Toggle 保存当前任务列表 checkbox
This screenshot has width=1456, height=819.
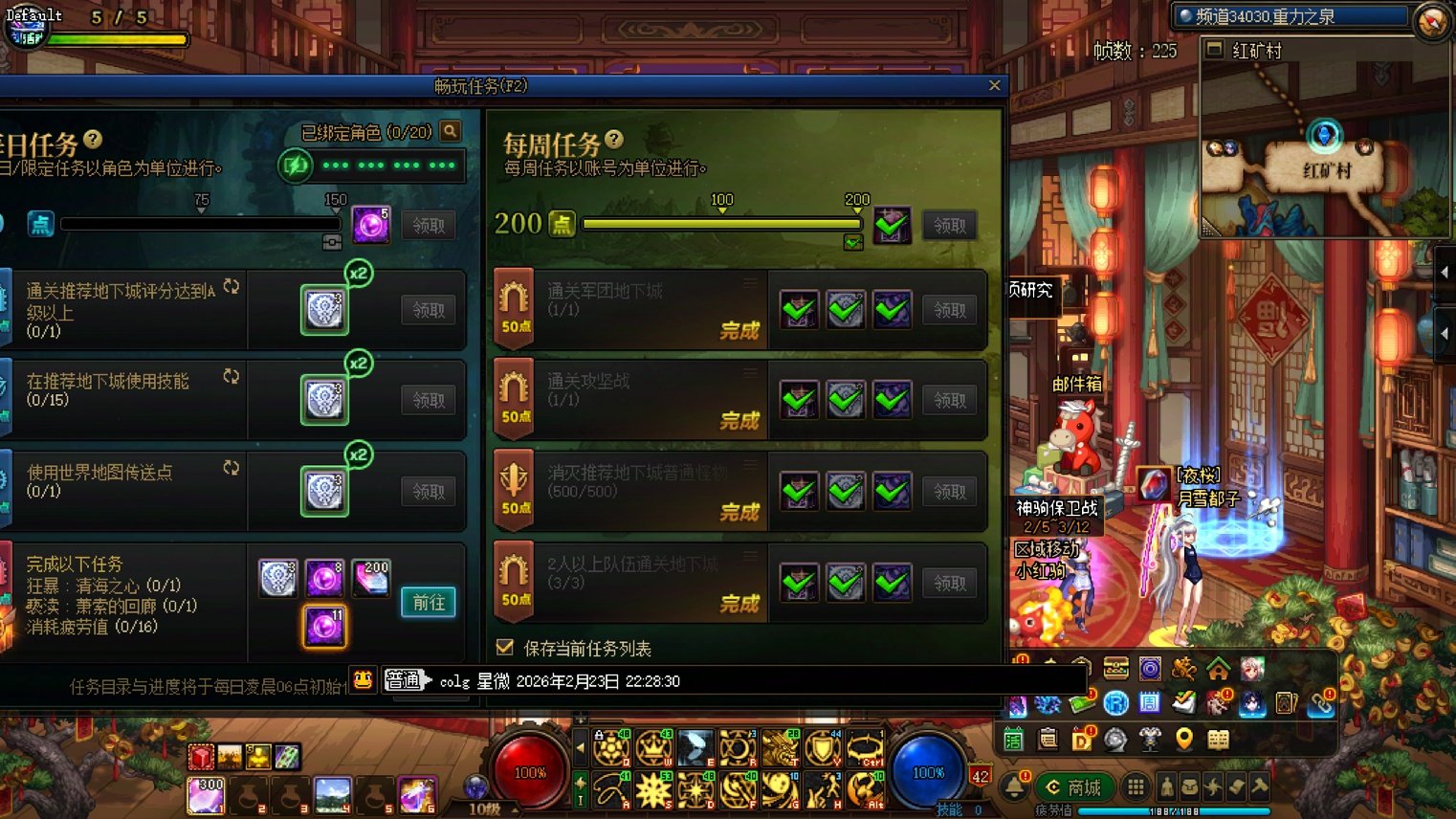pyautogui.click(x=505, y=648)
